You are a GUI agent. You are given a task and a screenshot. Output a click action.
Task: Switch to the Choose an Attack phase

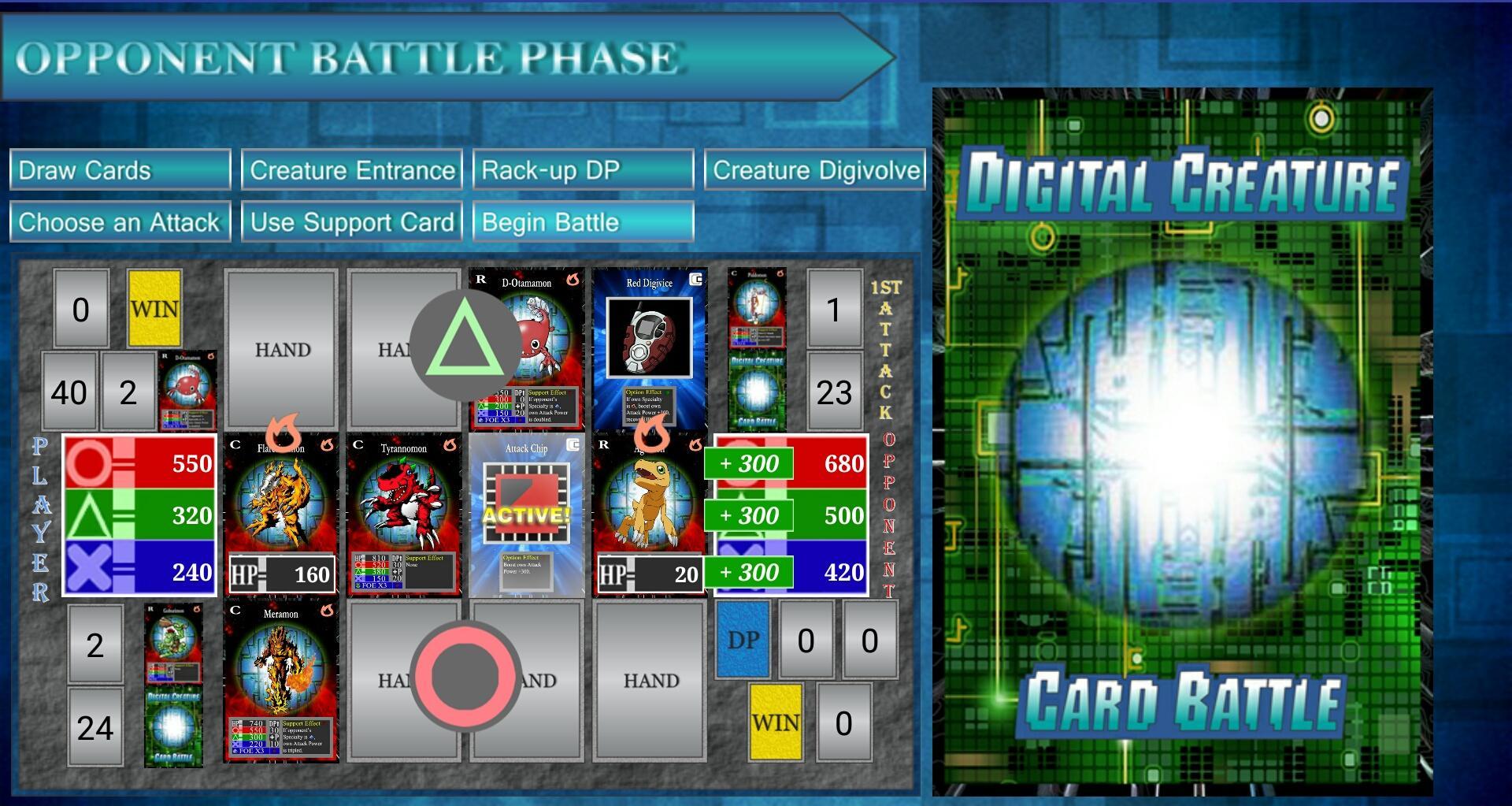coord(118,221)
